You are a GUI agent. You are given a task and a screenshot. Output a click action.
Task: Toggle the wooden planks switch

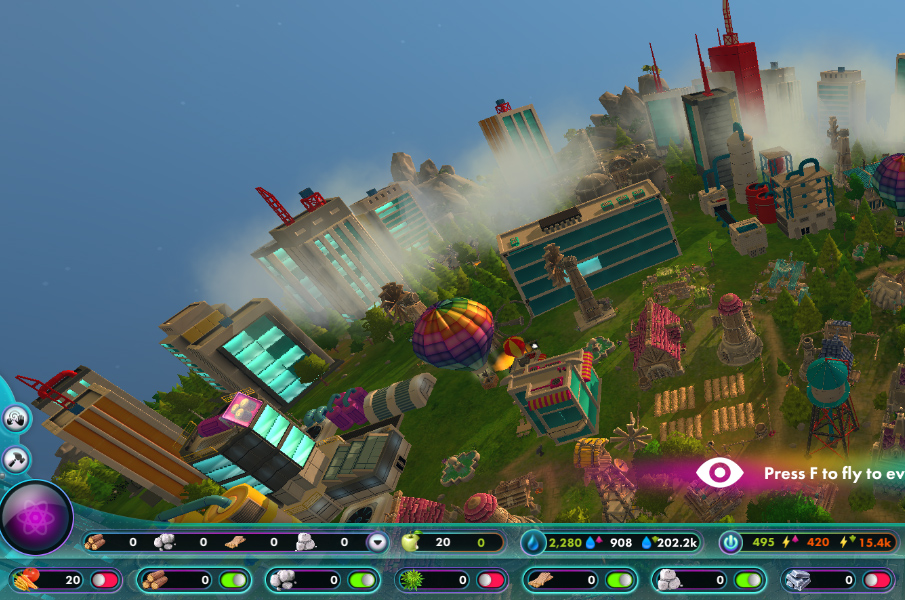[x=619, y=580]
